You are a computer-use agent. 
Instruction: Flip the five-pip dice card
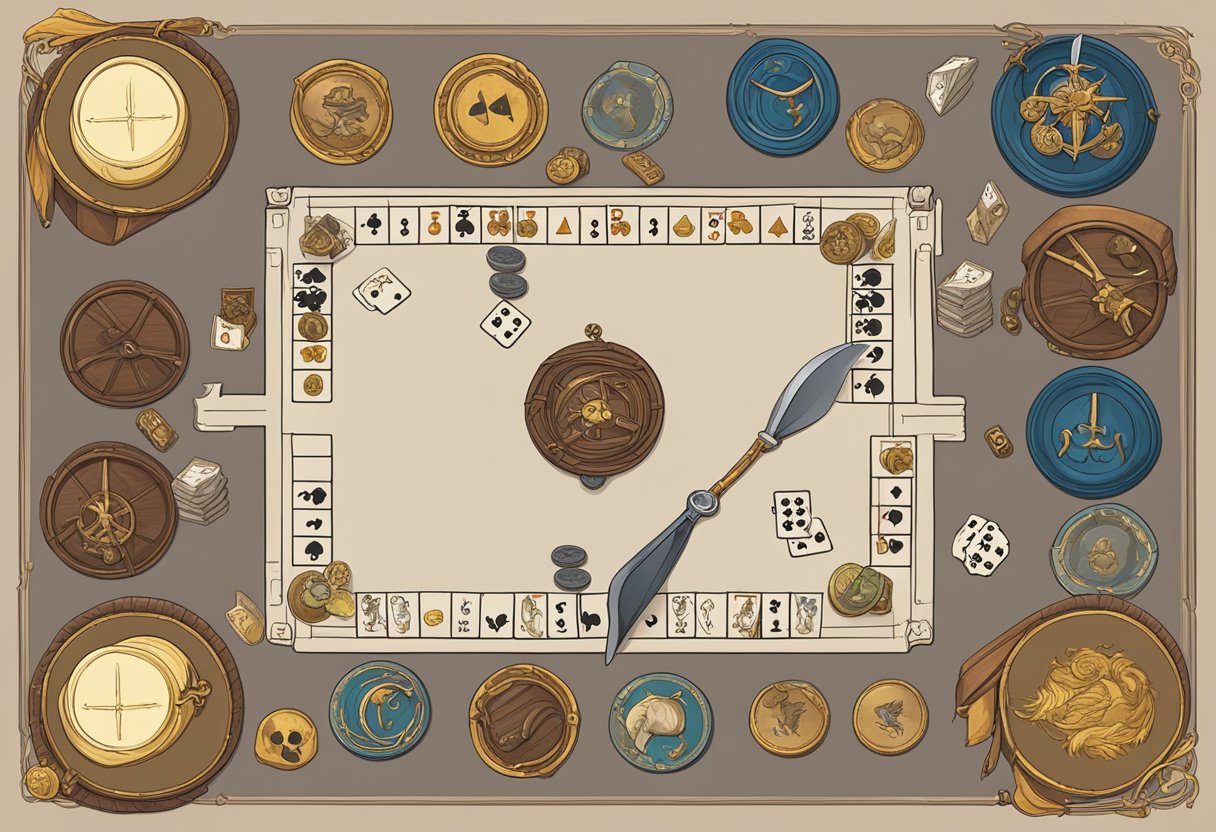[505, 324]
